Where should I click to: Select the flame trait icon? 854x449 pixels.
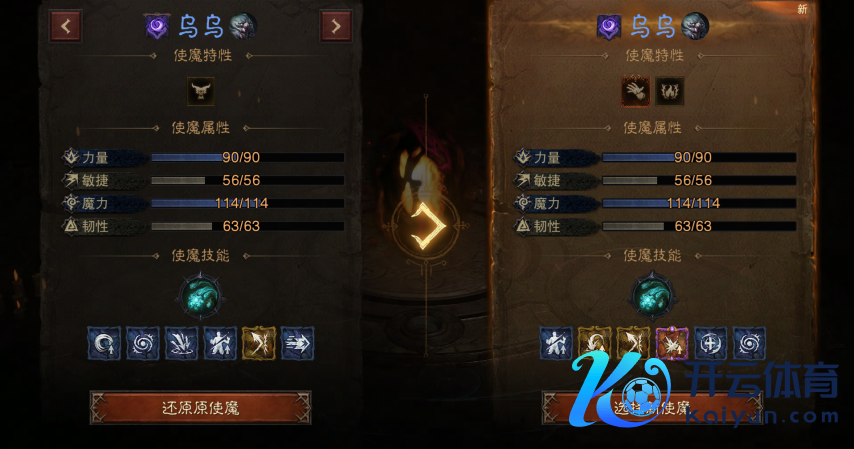click(x=668, y=92)
